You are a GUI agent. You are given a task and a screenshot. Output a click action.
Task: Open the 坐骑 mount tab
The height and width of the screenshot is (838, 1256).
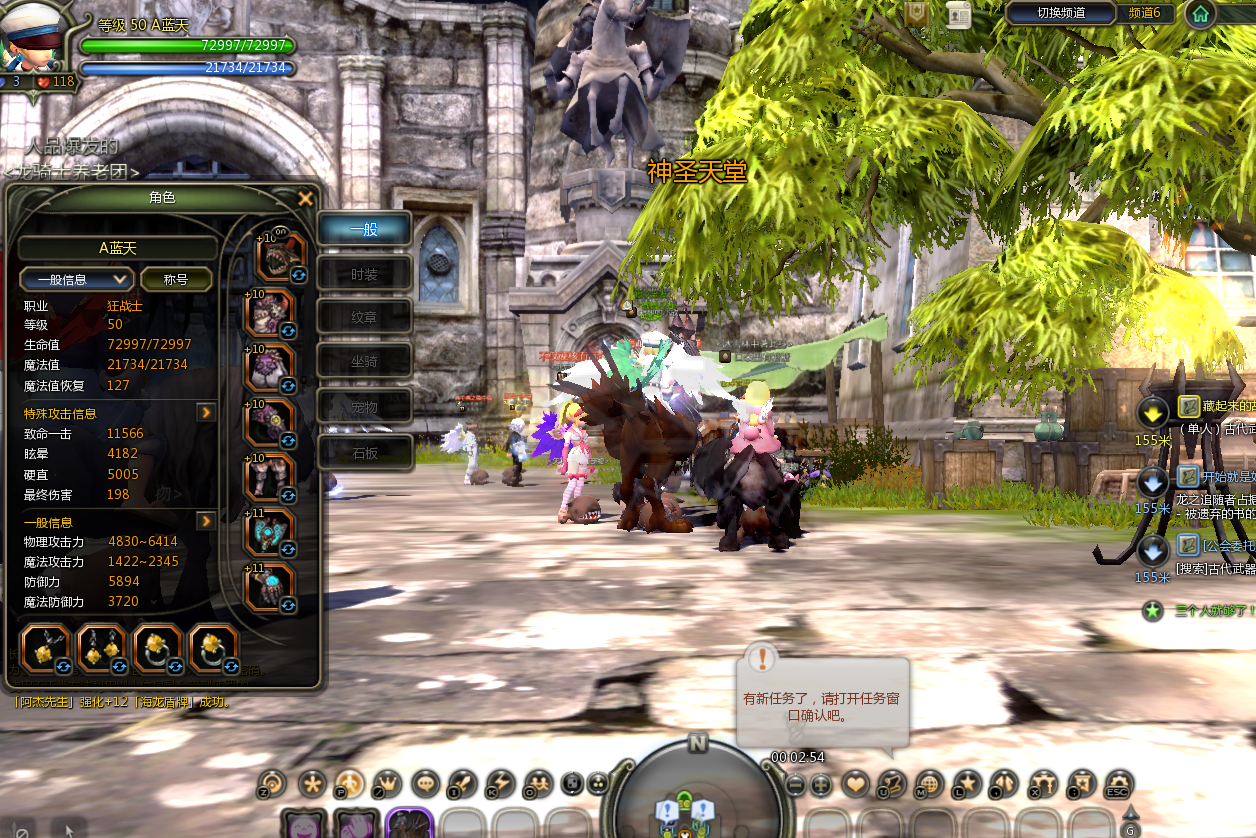[x=364, y=361]
